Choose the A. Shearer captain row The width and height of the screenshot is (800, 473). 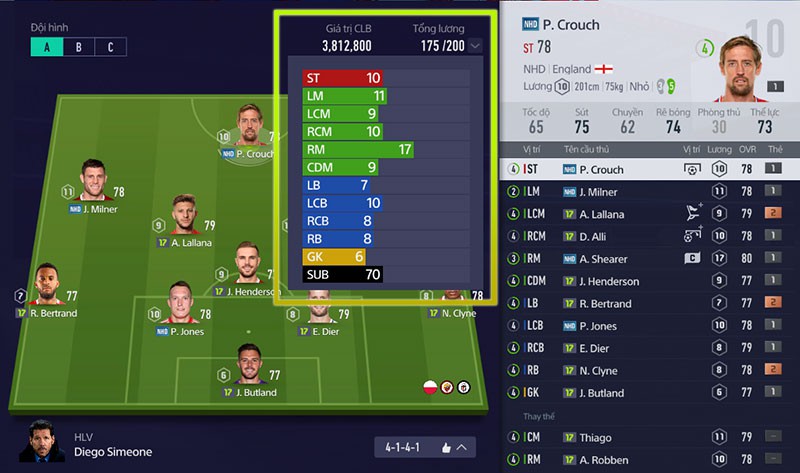click(650, 259)
